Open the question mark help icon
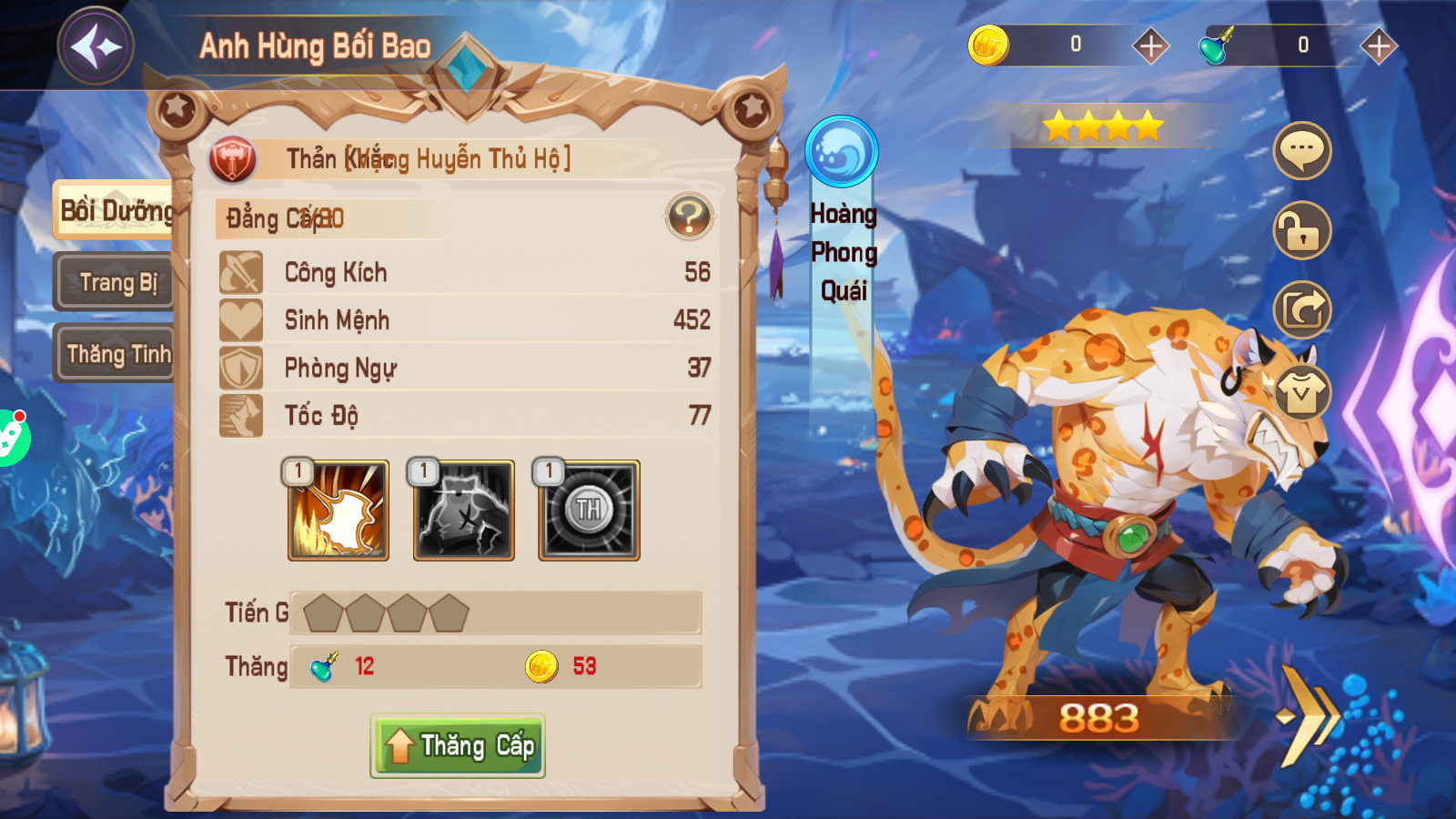The width and height of the screenshot is (1456, 819). pyautogui.click(x=689, y=217)
